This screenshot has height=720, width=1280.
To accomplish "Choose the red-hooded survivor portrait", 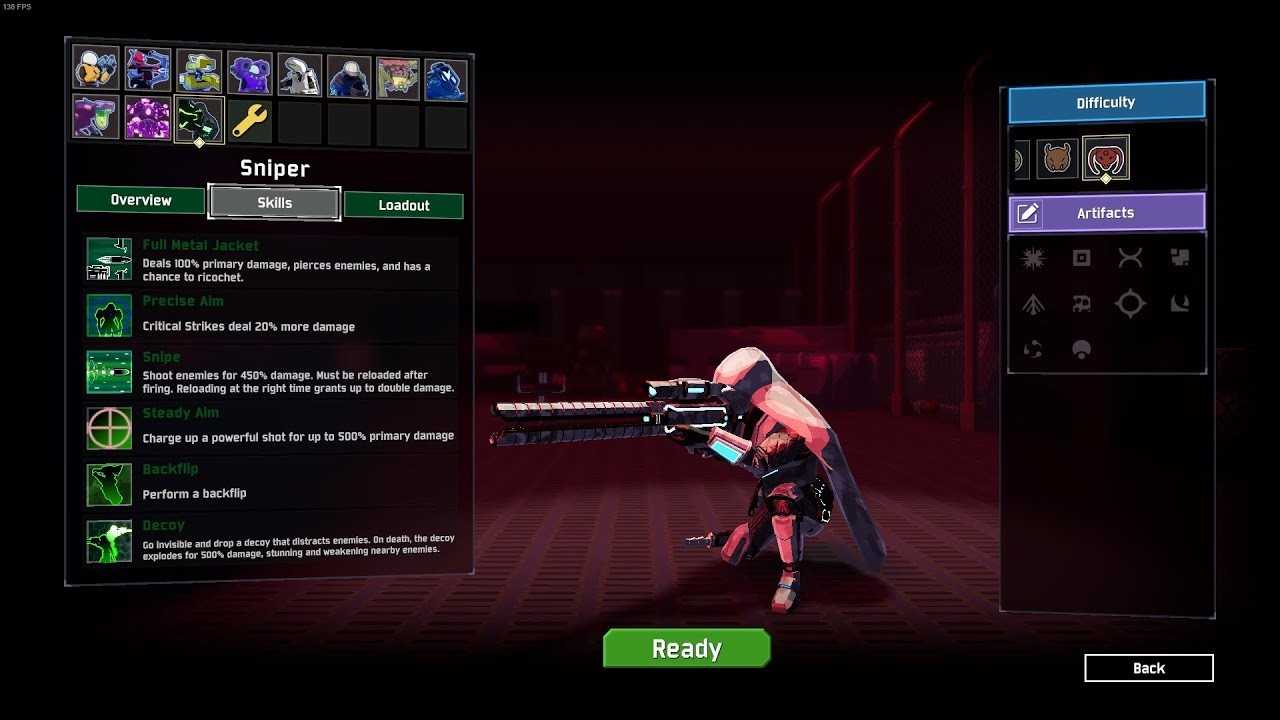I will [147, 70].
